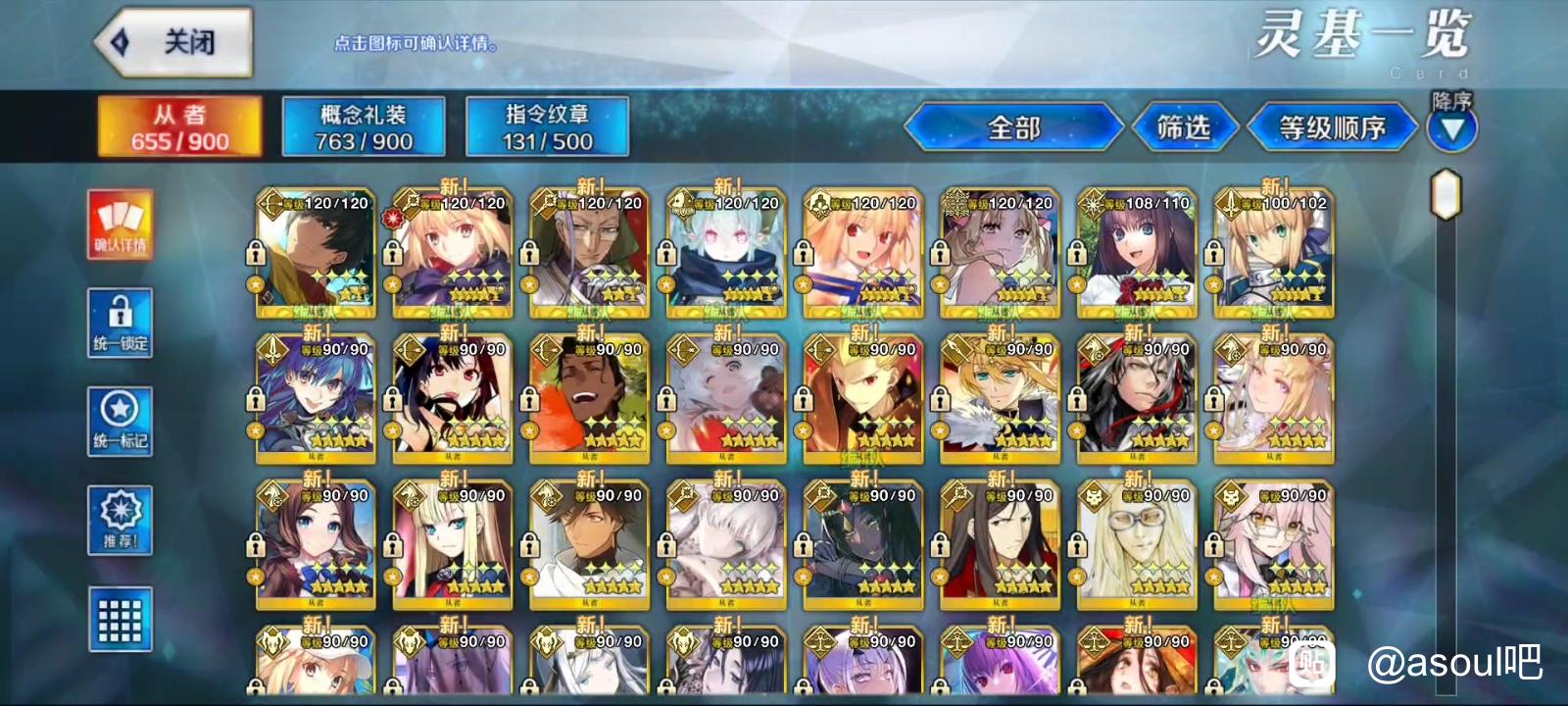Image resolution: width=1568 pixels, height=706 pixels.
Task: Tap the 推荐 recommend icon
Action: [x=121, y=520]
